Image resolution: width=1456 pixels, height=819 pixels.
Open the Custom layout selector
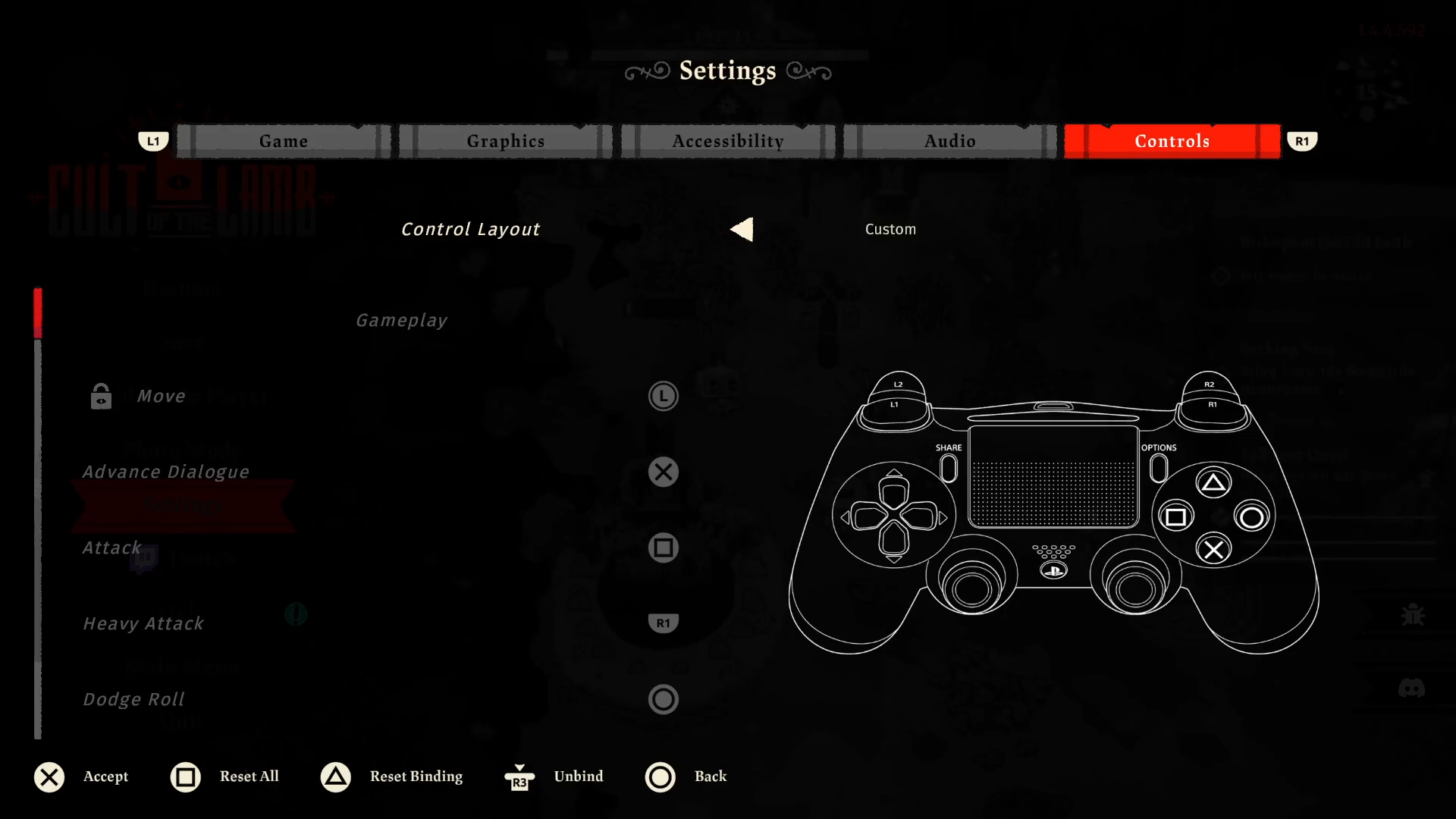coord(890,229)
